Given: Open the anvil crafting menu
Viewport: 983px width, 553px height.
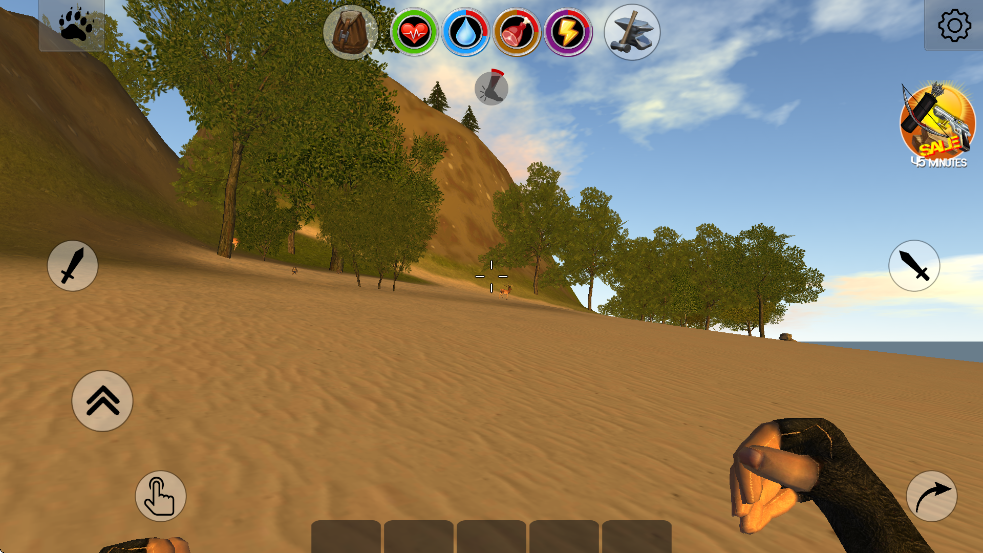Looking at the screenshot, I should (632, 32).
